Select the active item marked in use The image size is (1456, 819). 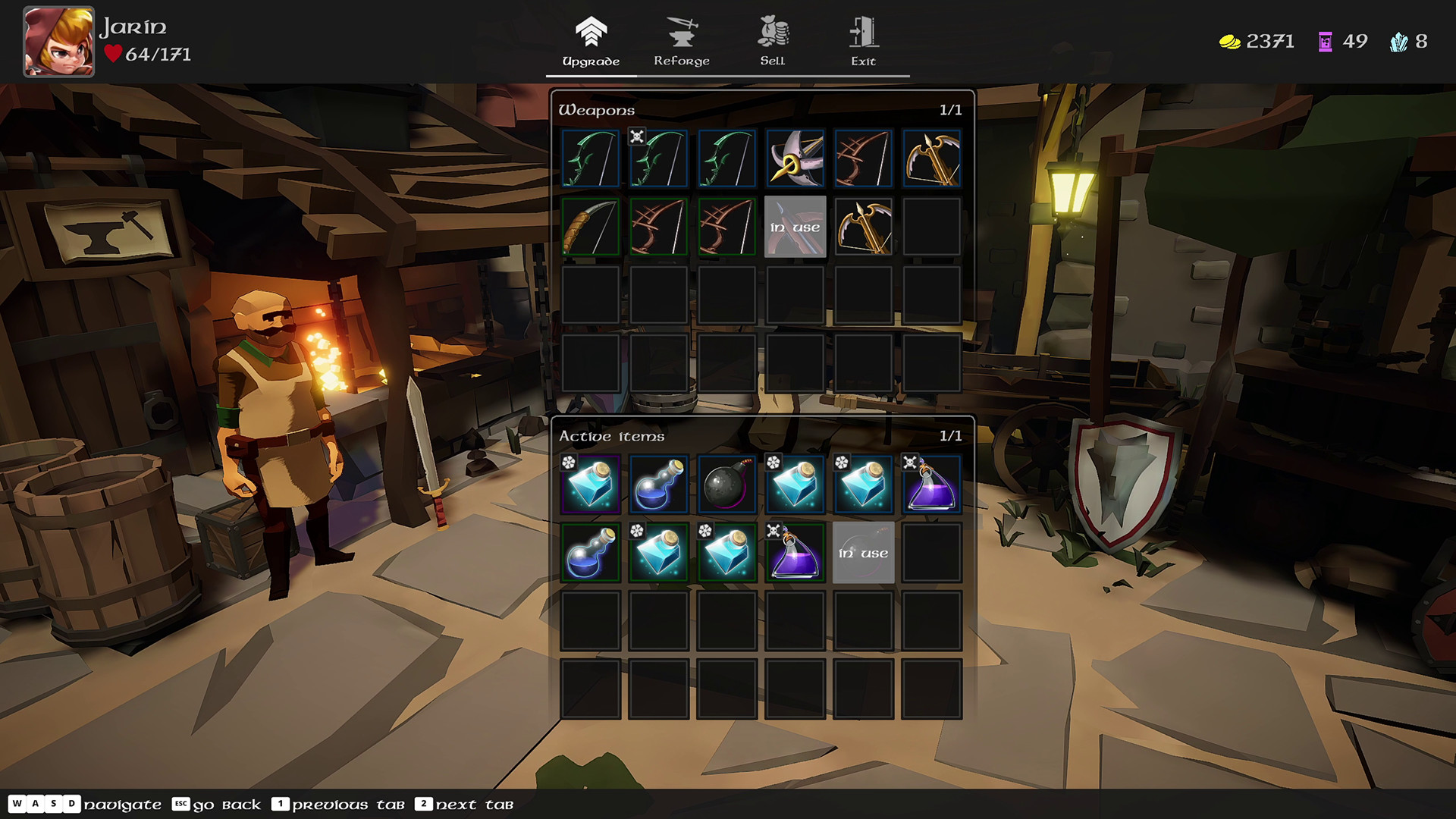tap(863, 552)
